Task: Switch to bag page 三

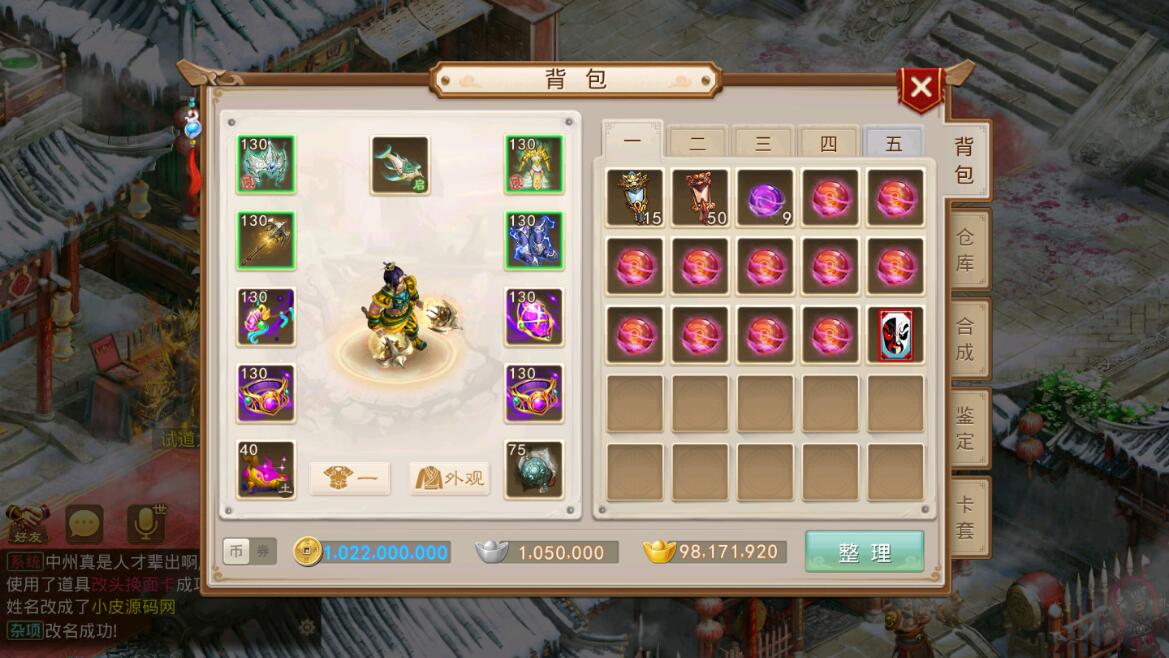Action: (762, 144)
